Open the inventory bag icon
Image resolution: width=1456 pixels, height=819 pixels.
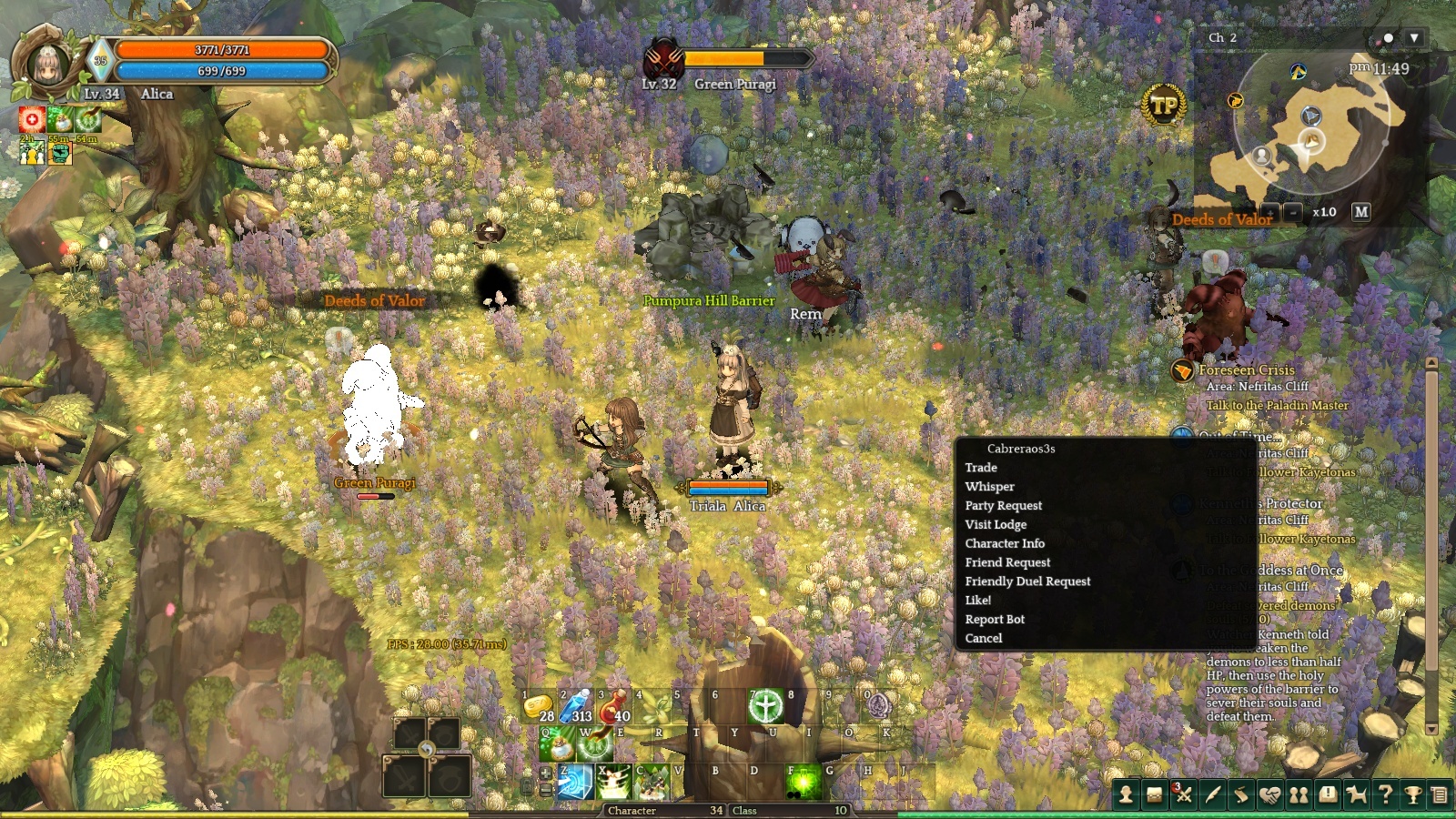click(1154, 795)
